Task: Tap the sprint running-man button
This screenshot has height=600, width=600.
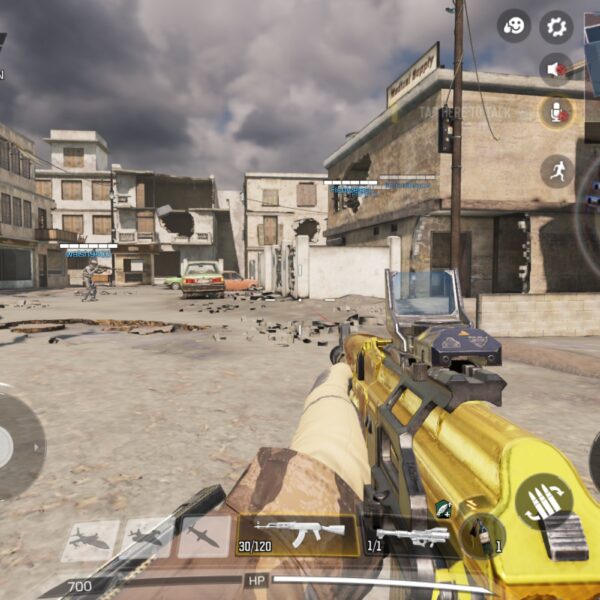Action: pos(557,171)
